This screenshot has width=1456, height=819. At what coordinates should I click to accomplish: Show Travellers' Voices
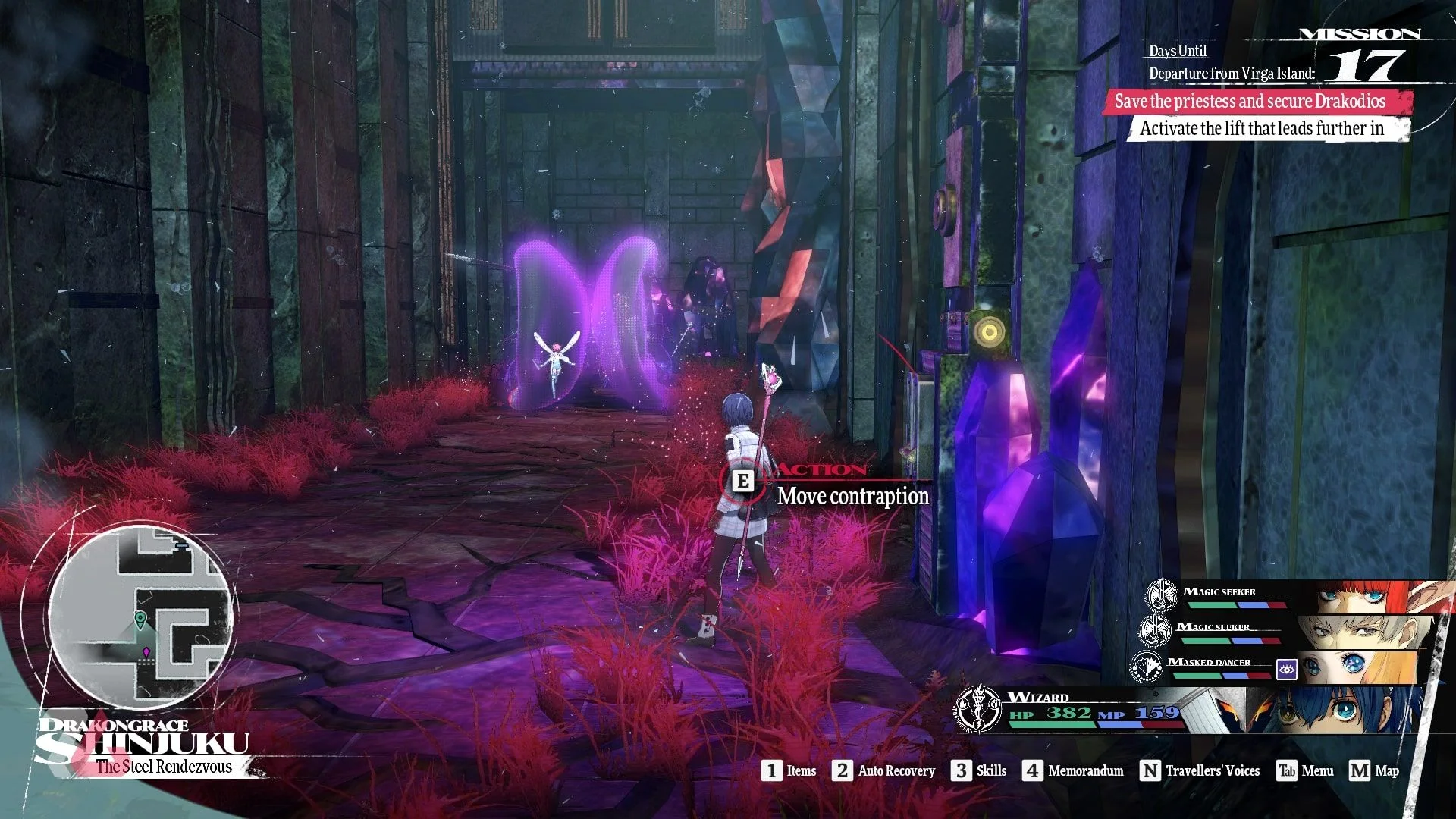1200,771
